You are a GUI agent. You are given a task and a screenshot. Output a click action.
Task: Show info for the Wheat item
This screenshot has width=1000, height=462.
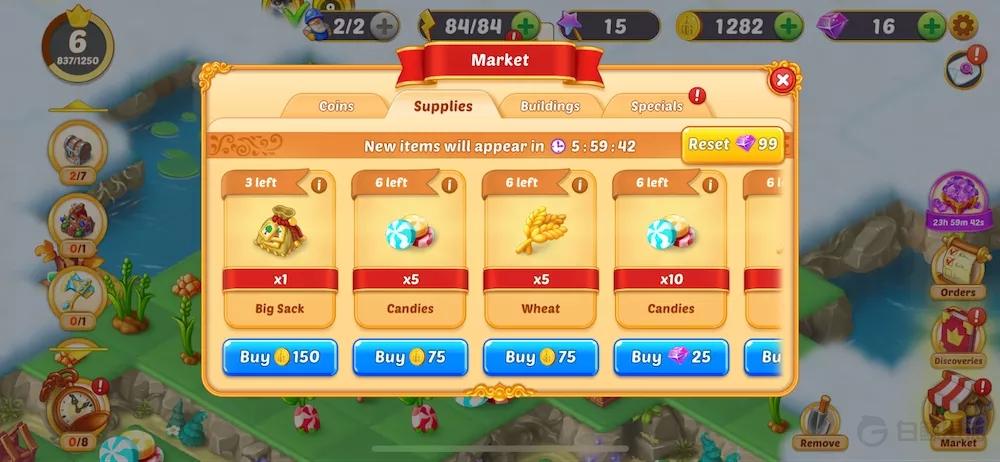579,185
